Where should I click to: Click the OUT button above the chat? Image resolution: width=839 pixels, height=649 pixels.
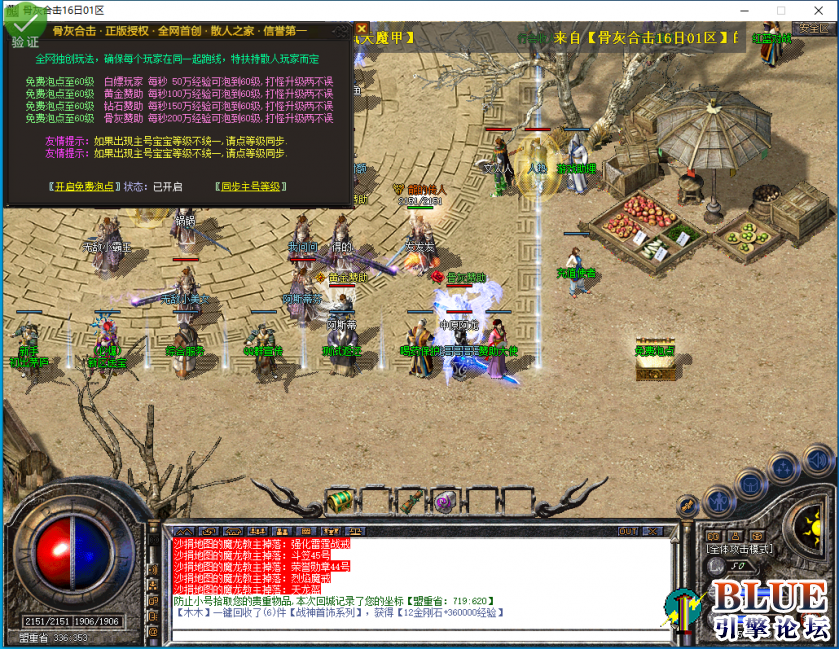click(628, 531)
